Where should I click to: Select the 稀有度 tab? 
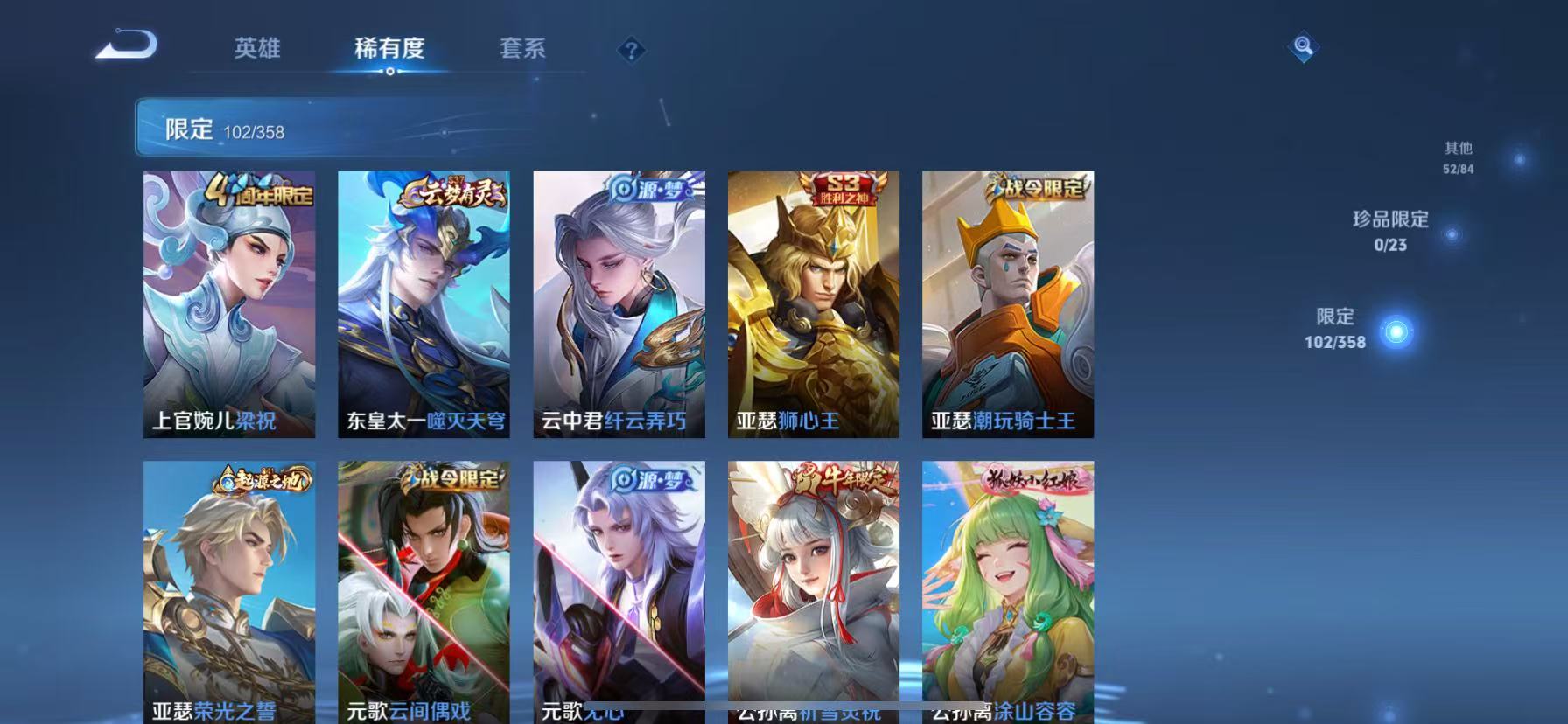click(388, 50)
